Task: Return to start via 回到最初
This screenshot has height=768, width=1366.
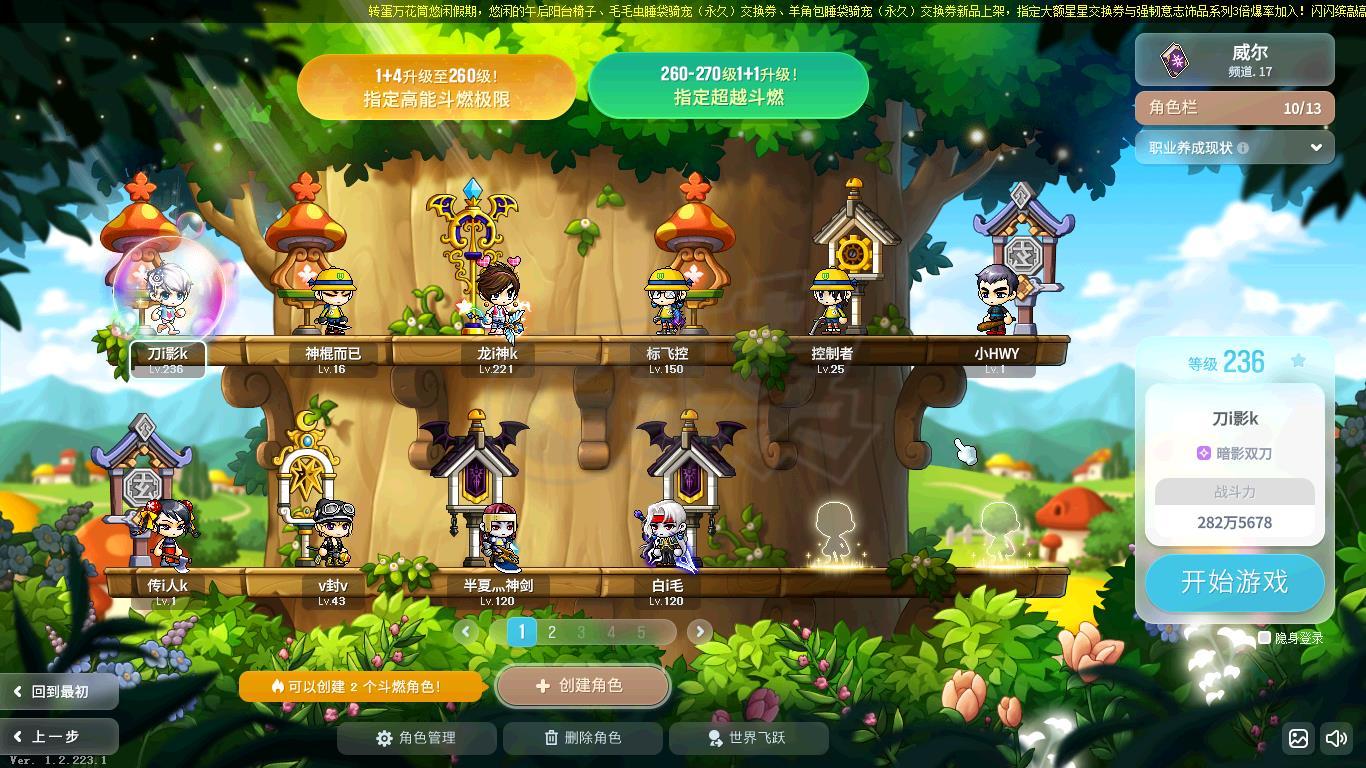Action: pos(58,691)
